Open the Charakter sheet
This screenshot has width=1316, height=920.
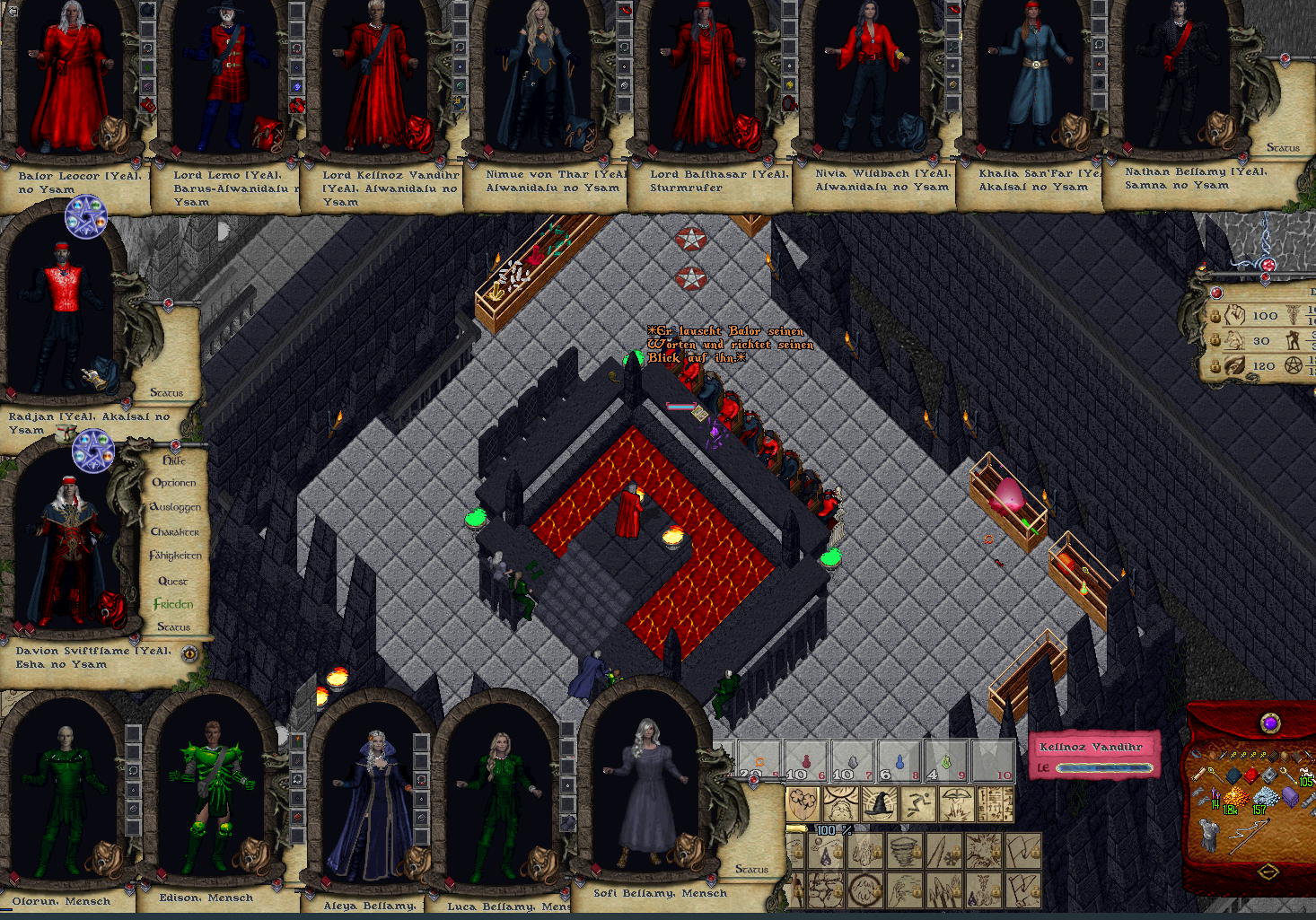point(175,531)
